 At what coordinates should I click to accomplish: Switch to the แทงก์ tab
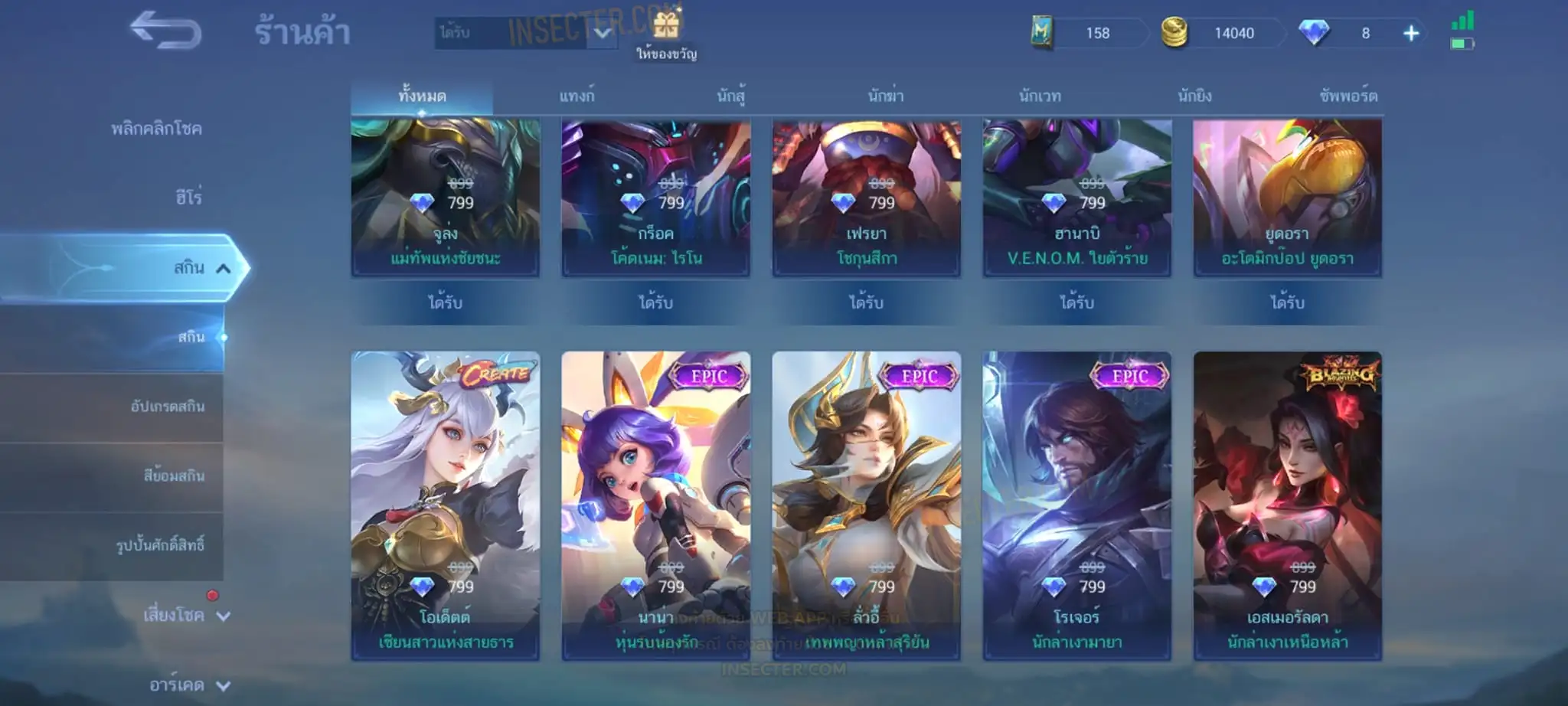click(577, 96)
